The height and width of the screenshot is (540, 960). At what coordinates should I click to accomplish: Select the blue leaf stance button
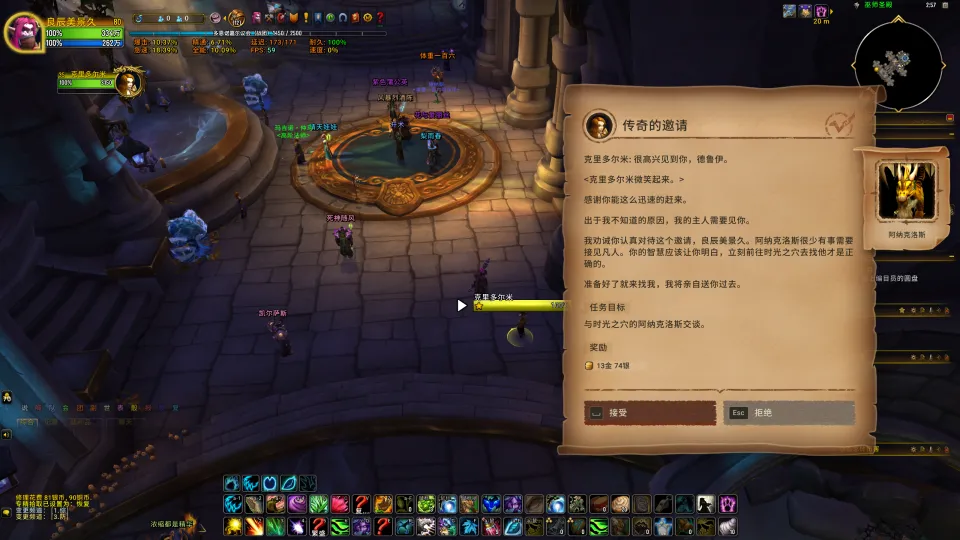(289, 483)
